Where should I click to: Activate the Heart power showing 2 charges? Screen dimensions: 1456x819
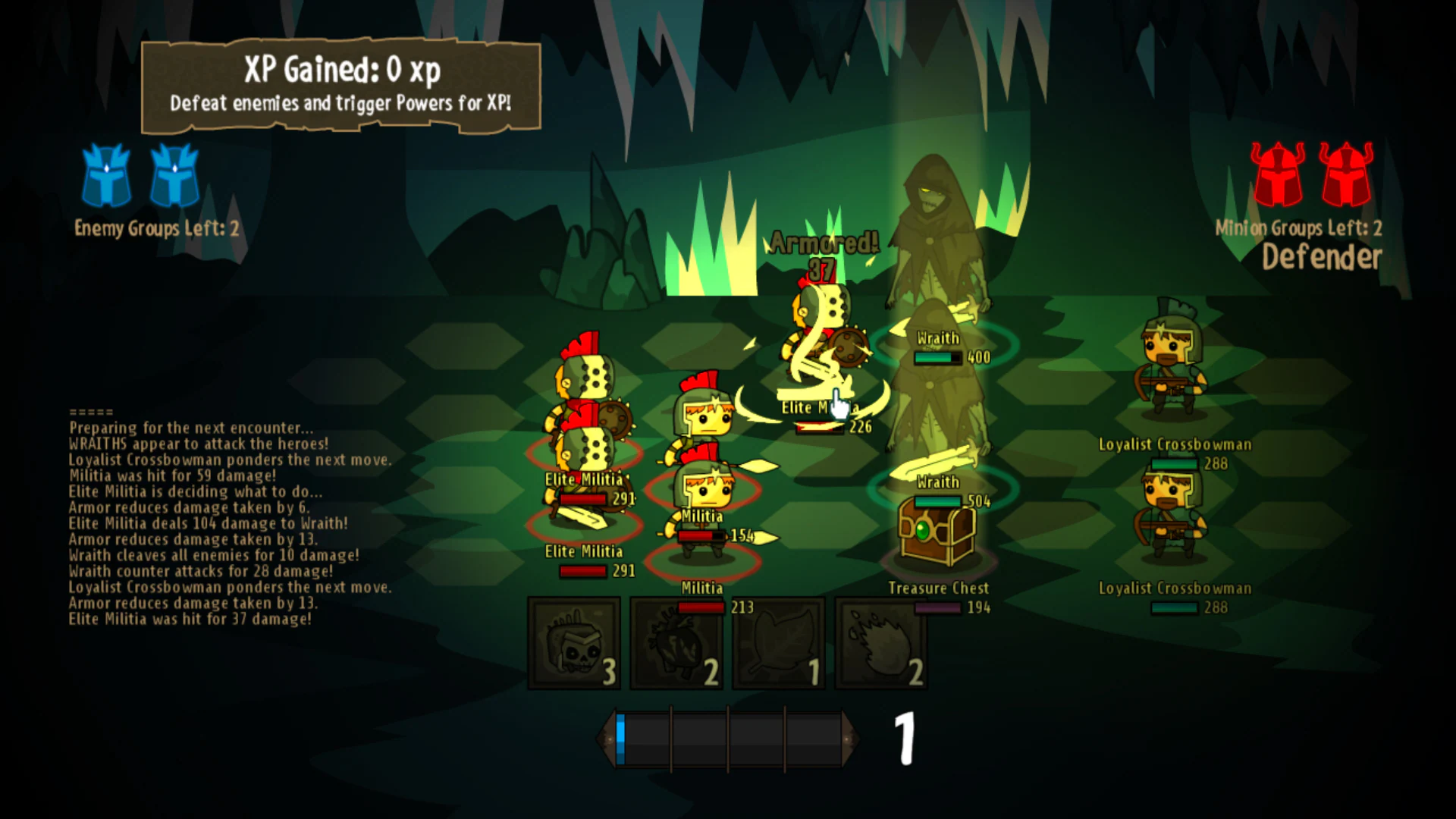(x=676, y=643)
